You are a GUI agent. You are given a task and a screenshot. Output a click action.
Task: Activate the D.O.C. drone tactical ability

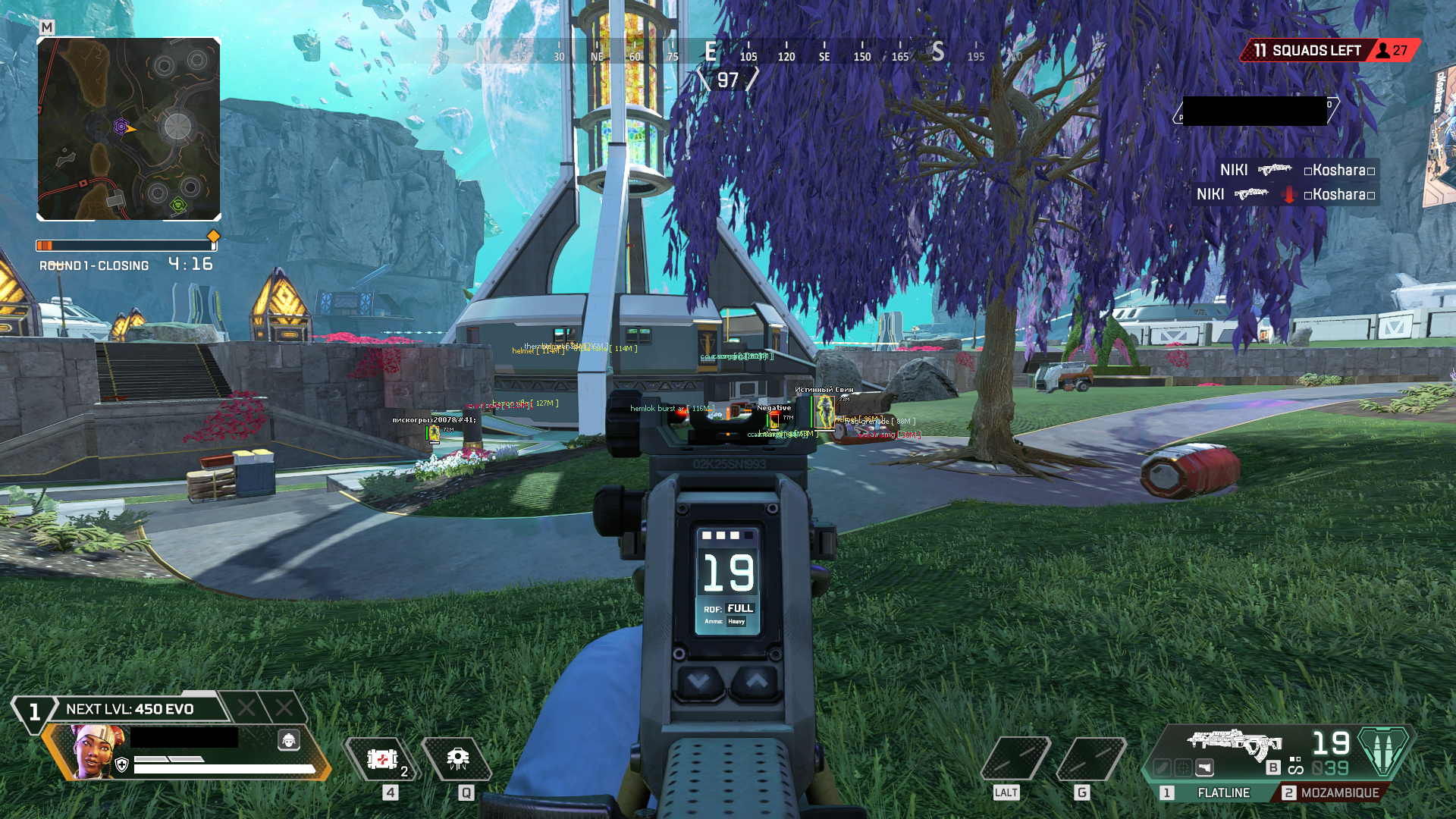tap(457, 759)
